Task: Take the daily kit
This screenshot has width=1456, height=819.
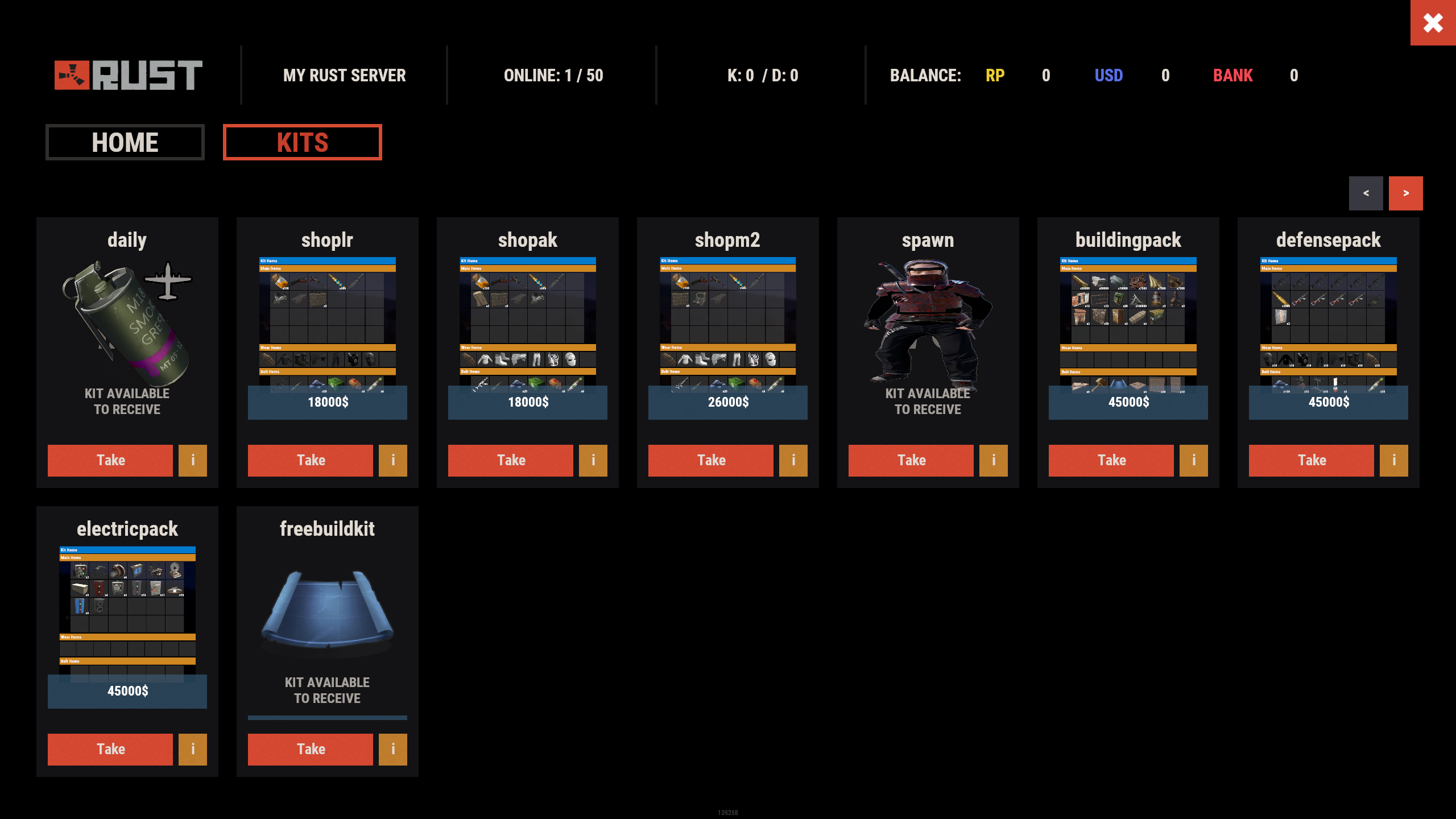Action: 110,460
